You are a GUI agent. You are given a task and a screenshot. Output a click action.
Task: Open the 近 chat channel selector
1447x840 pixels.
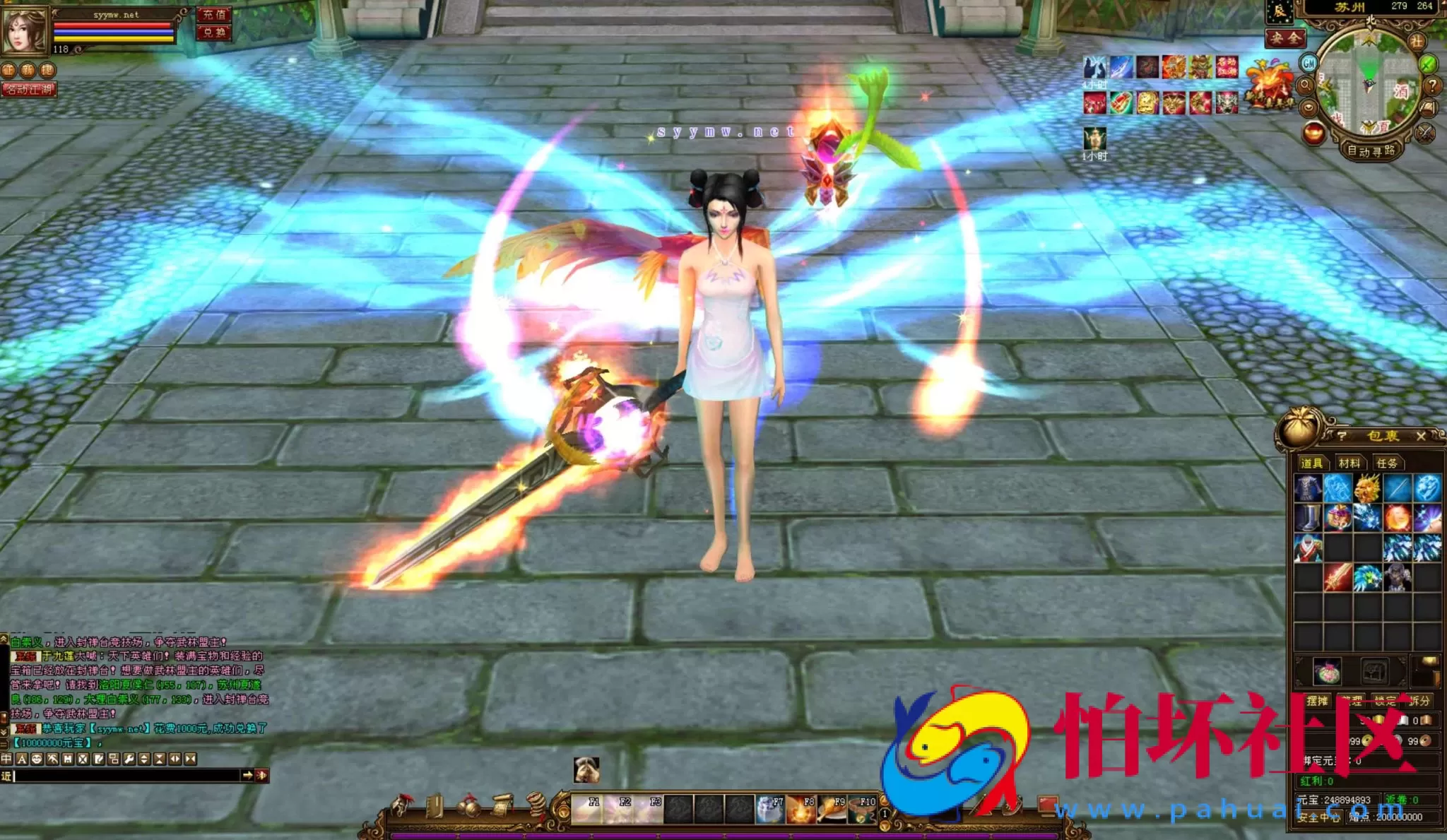[7, 777]
